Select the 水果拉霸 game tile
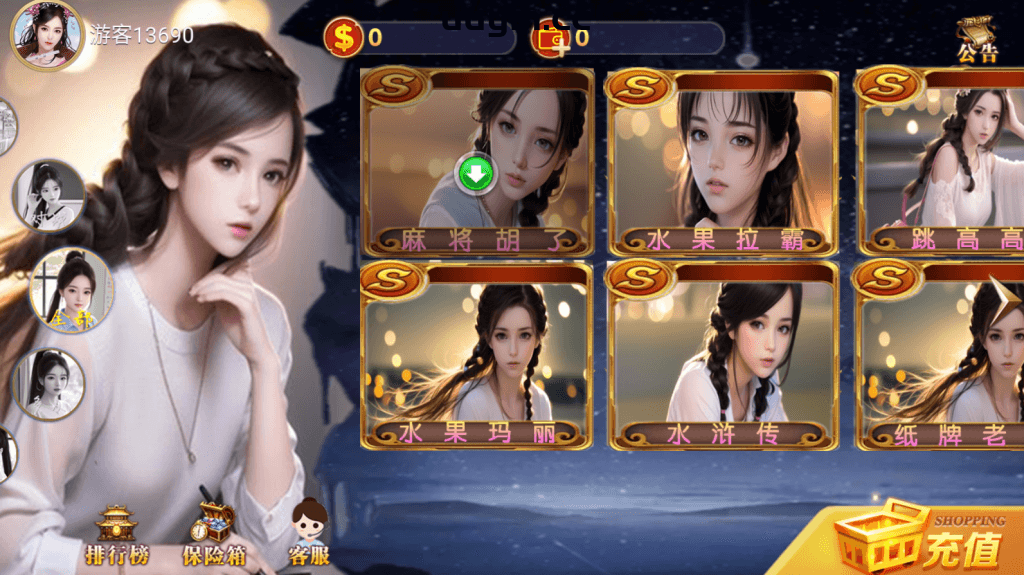Screen dimensions: 1024x575 pos(723,160)
